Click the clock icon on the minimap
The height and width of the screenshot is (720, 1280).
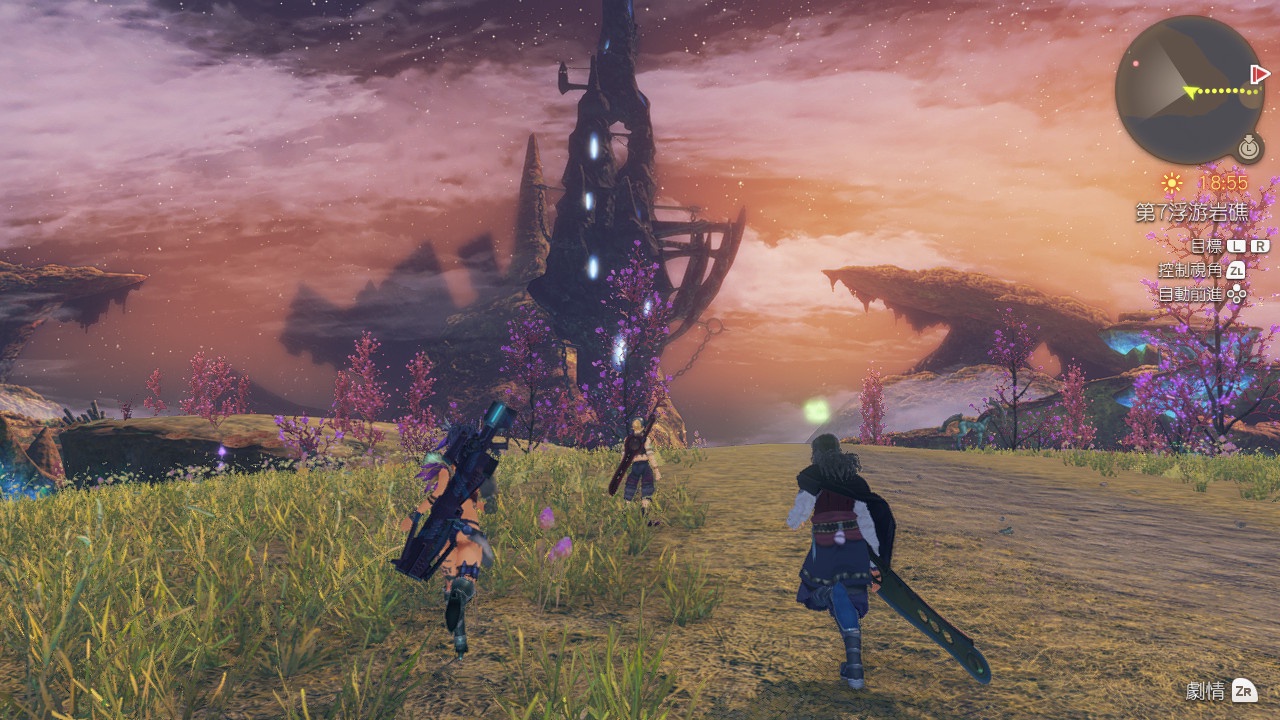1248,147
